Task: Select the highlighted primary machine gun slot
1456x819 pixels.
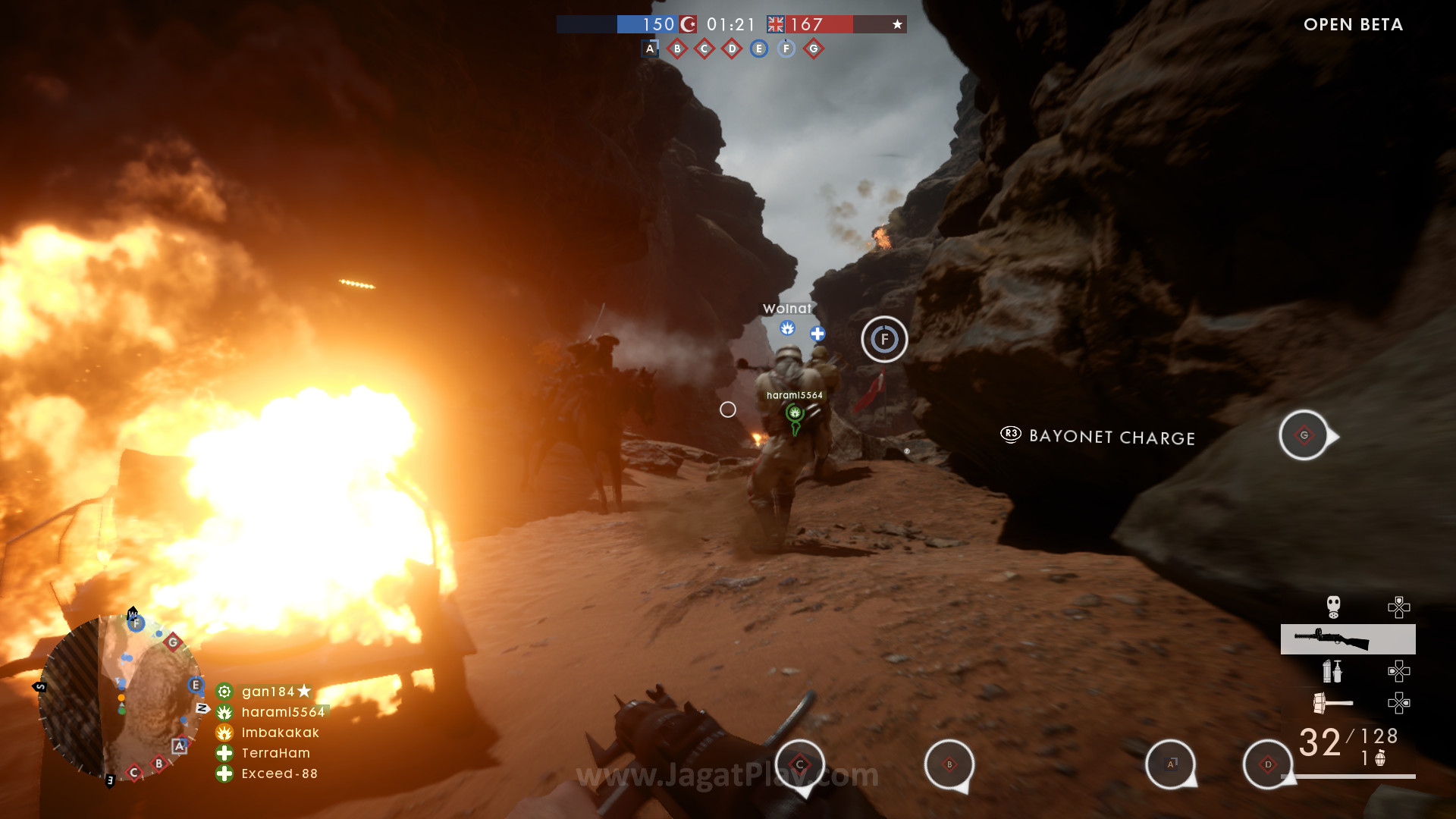Action: pos(1348,639)
